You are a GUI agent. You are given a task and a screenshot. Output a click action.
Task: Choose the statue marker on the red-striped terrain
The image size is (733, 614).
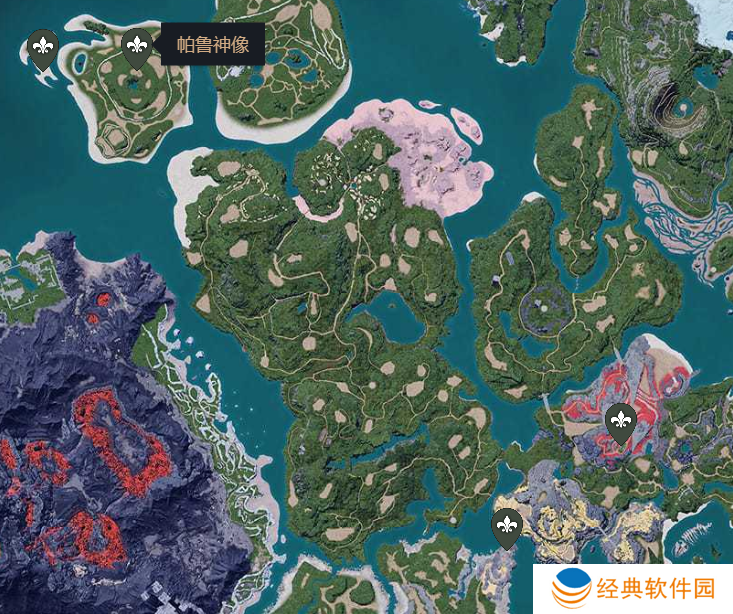[x=621, y=421]
